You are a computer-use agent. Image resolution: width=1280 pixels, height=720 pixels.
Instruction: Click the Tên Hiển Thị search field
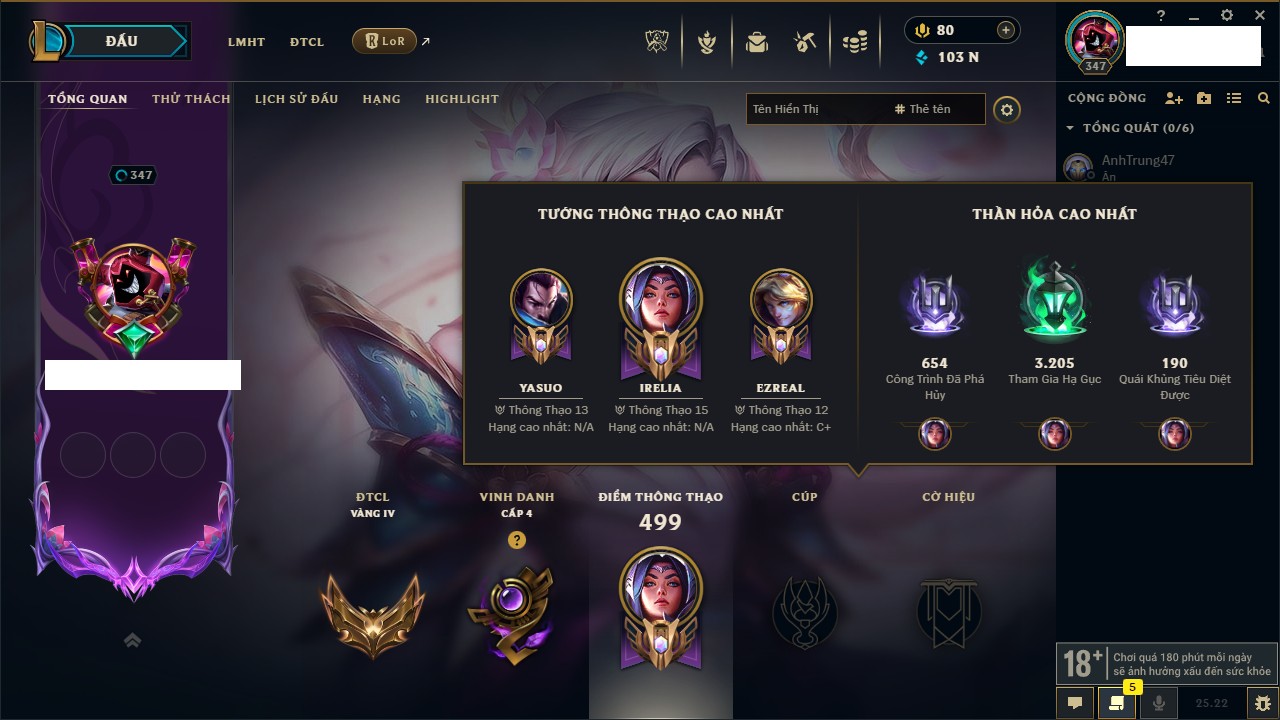pos(815,109)
